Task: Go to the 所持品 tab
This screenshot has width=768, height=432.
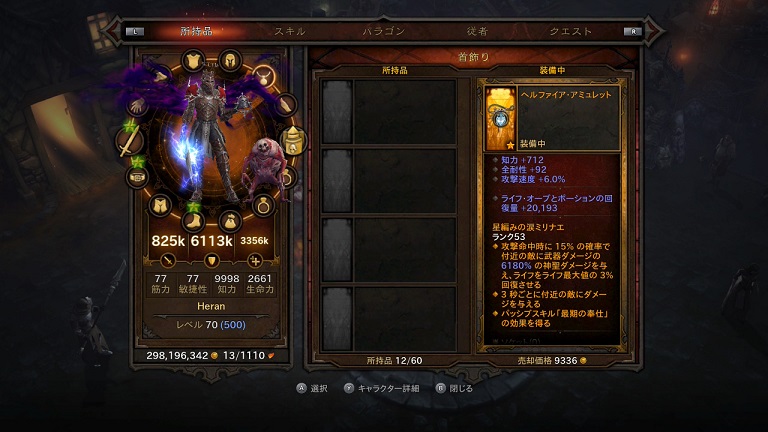Action: click(x=197, y=31)
